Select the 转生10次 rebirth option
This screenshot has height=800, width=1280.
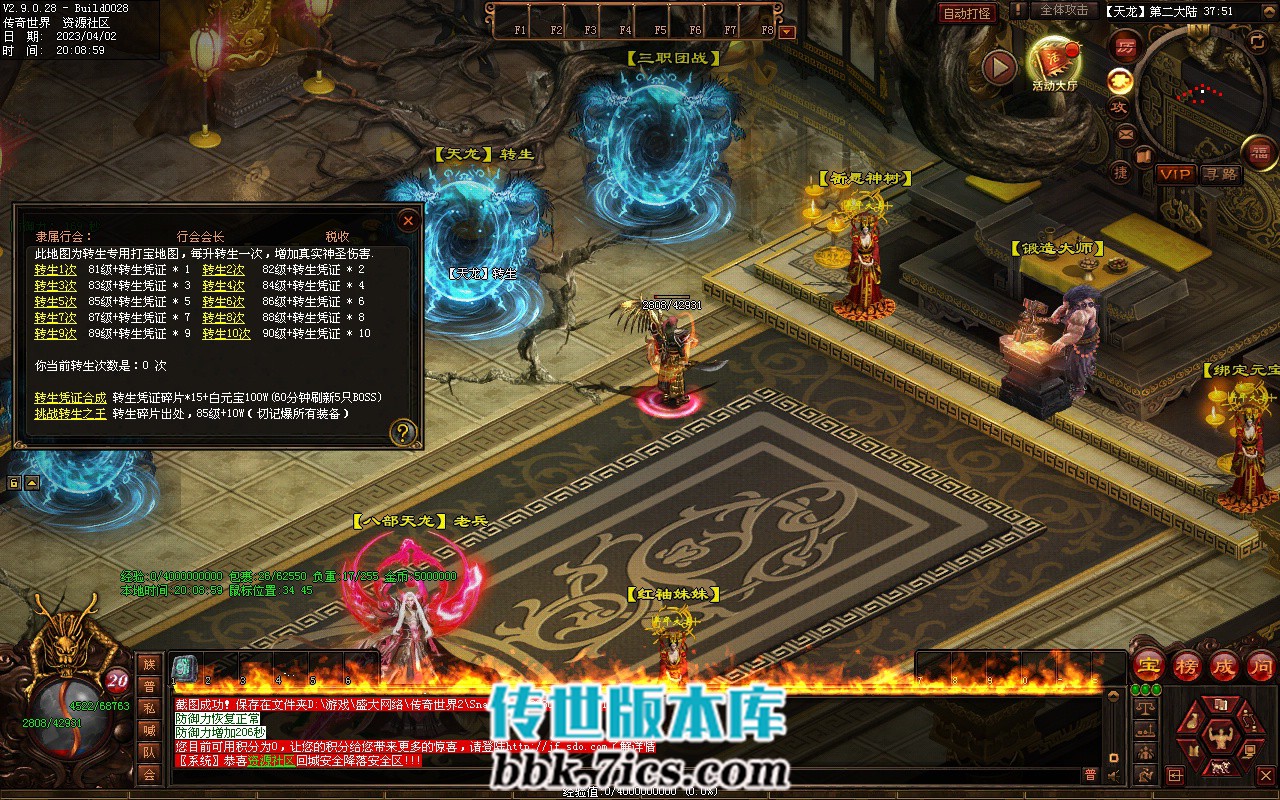tap(226, 334)
